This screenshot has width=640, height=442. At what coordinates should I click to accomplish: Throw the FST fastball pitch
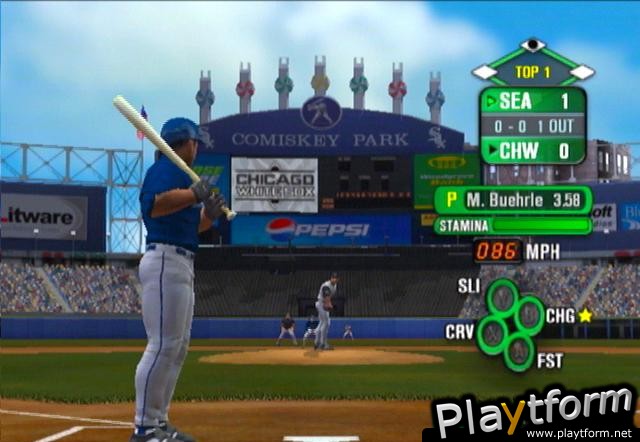click(x=517, y=350)
